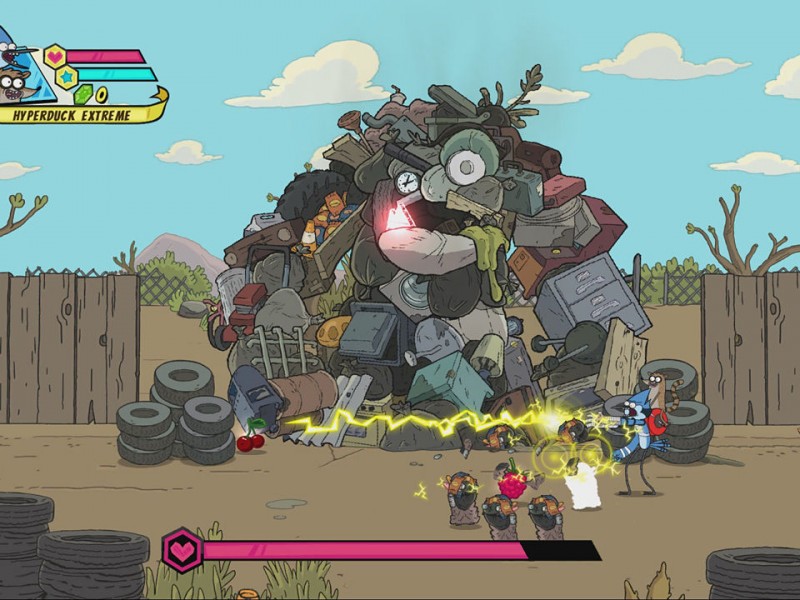Click the boss heart hexagon icon
800x600 pixels.
pos(182,550)
